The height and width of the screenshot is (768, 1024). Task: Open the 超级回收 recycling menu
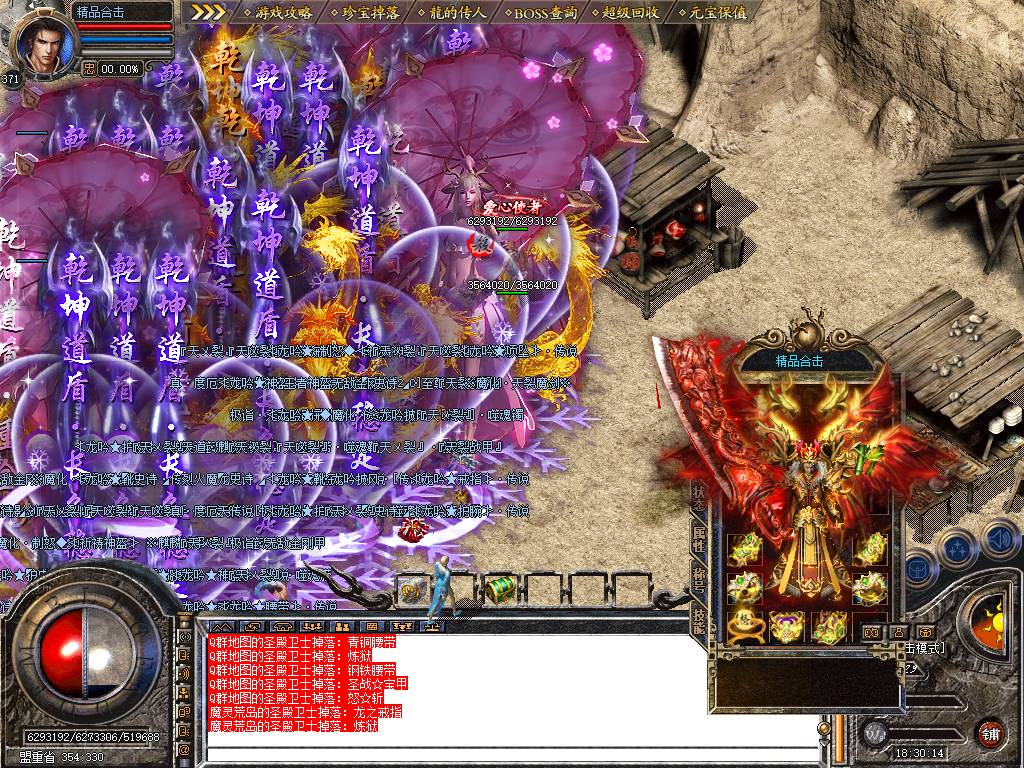pos(632,13)
